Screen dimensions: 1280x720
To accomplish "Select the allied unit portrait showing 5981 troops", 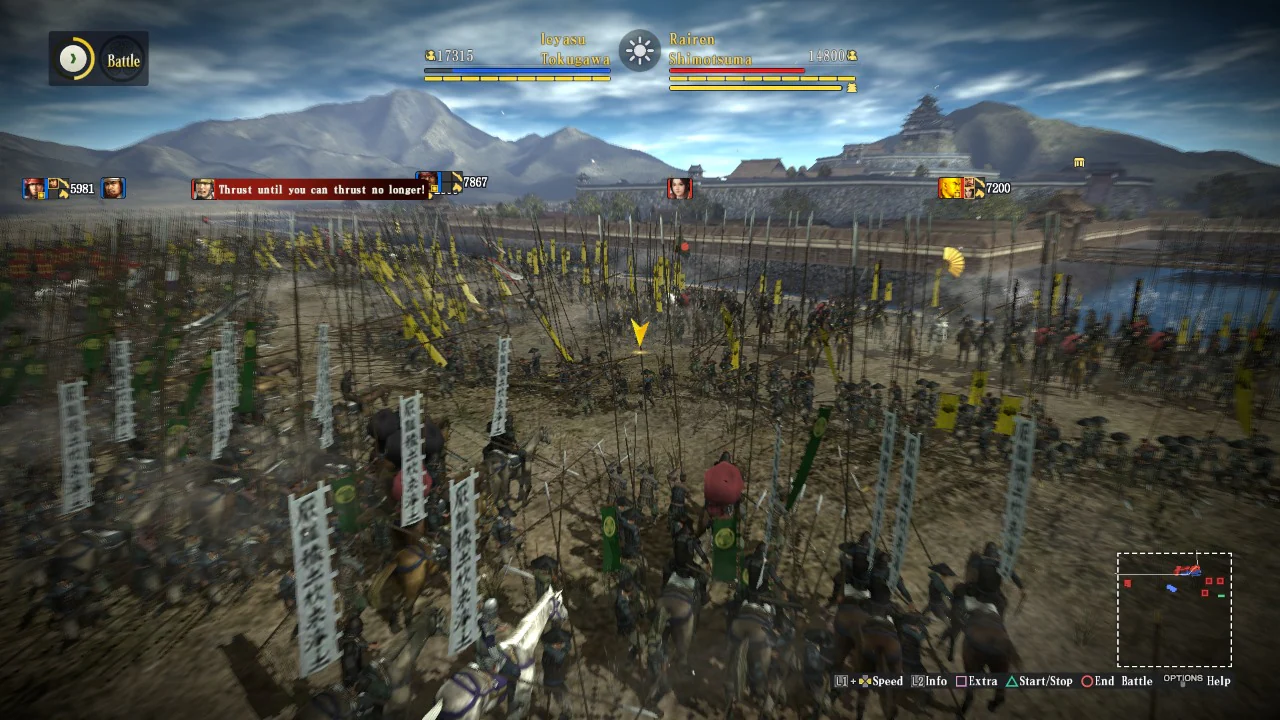I will click(35, 188).
